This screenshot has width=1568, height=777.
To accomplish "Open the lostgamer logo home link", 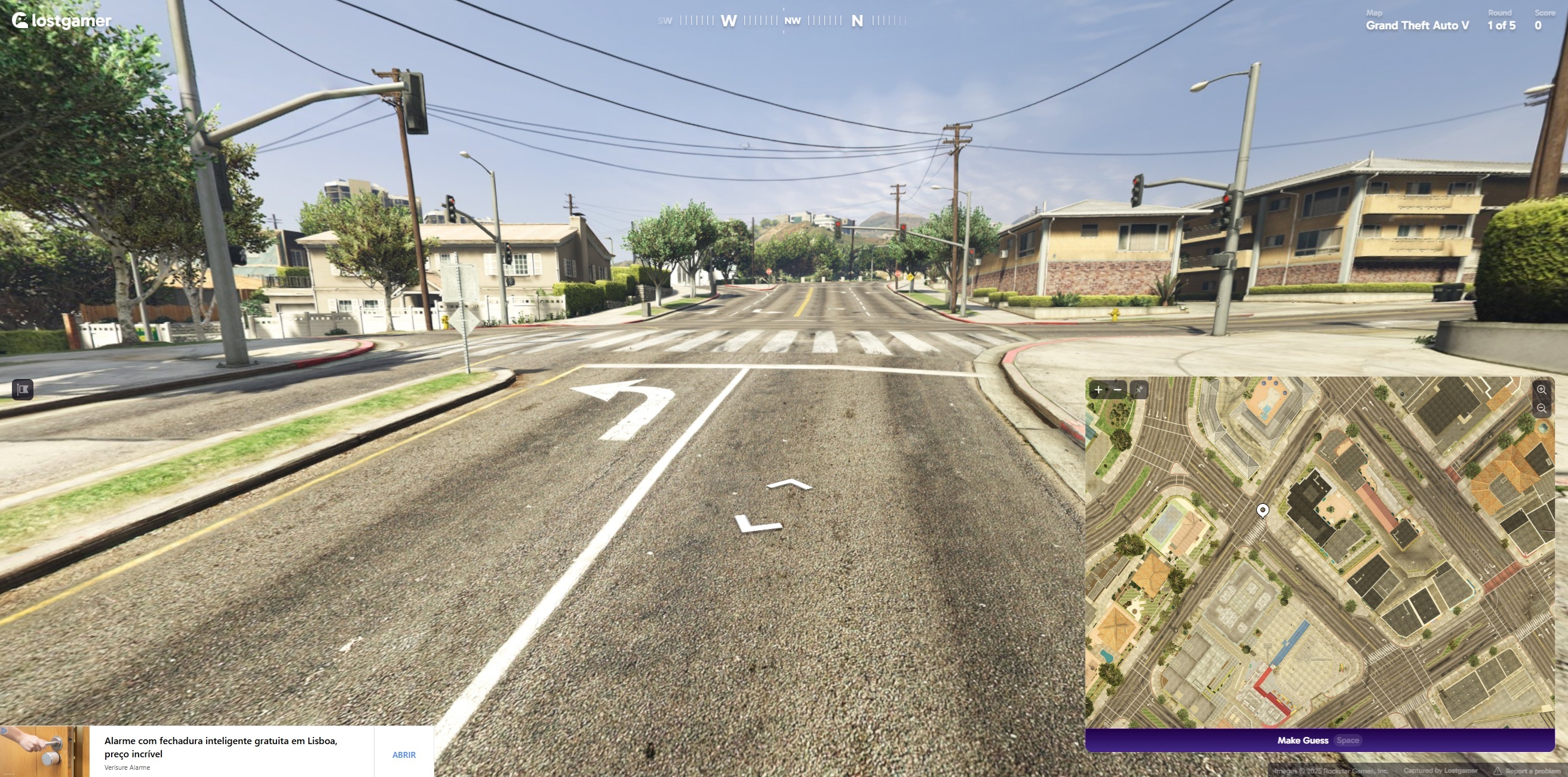I will pos(62,21).
